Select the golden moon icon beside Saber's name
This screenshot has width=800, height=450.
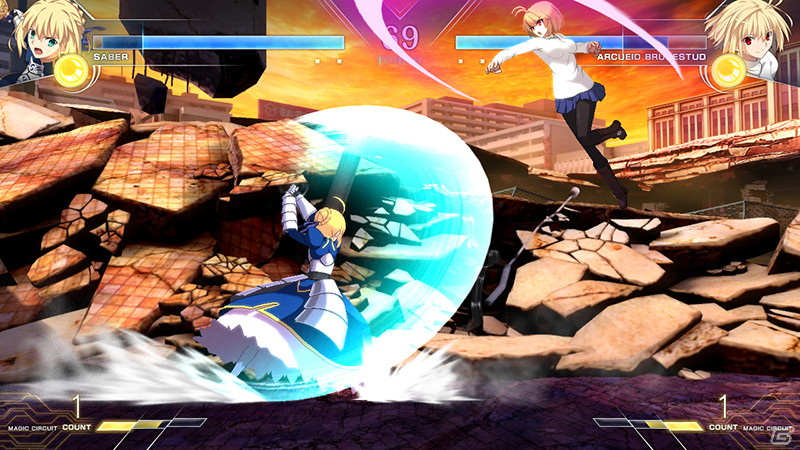click(x=70, y=70)
